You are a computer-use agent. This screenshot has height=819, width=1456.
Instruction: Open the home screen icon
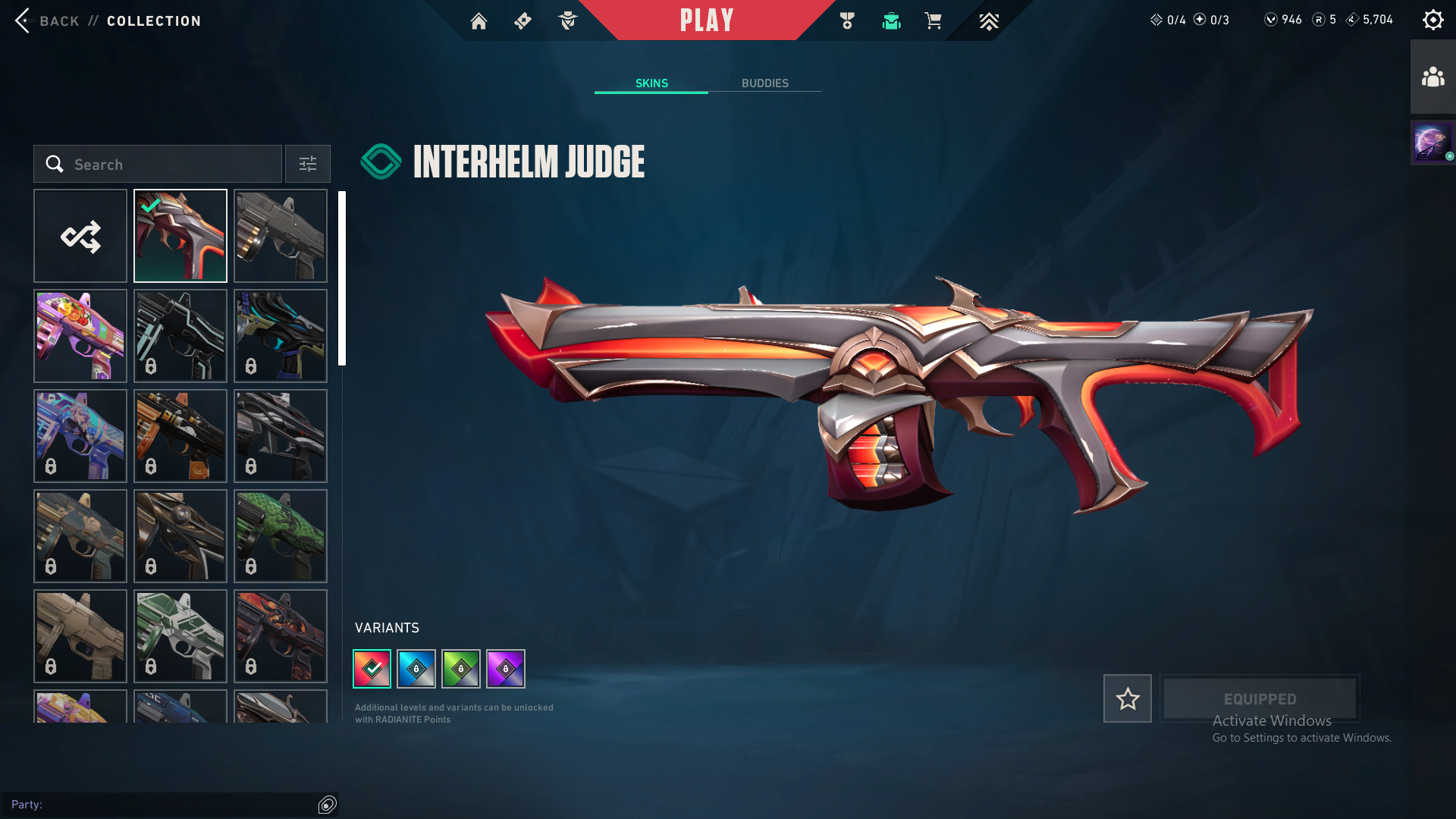tap(479, 21)
